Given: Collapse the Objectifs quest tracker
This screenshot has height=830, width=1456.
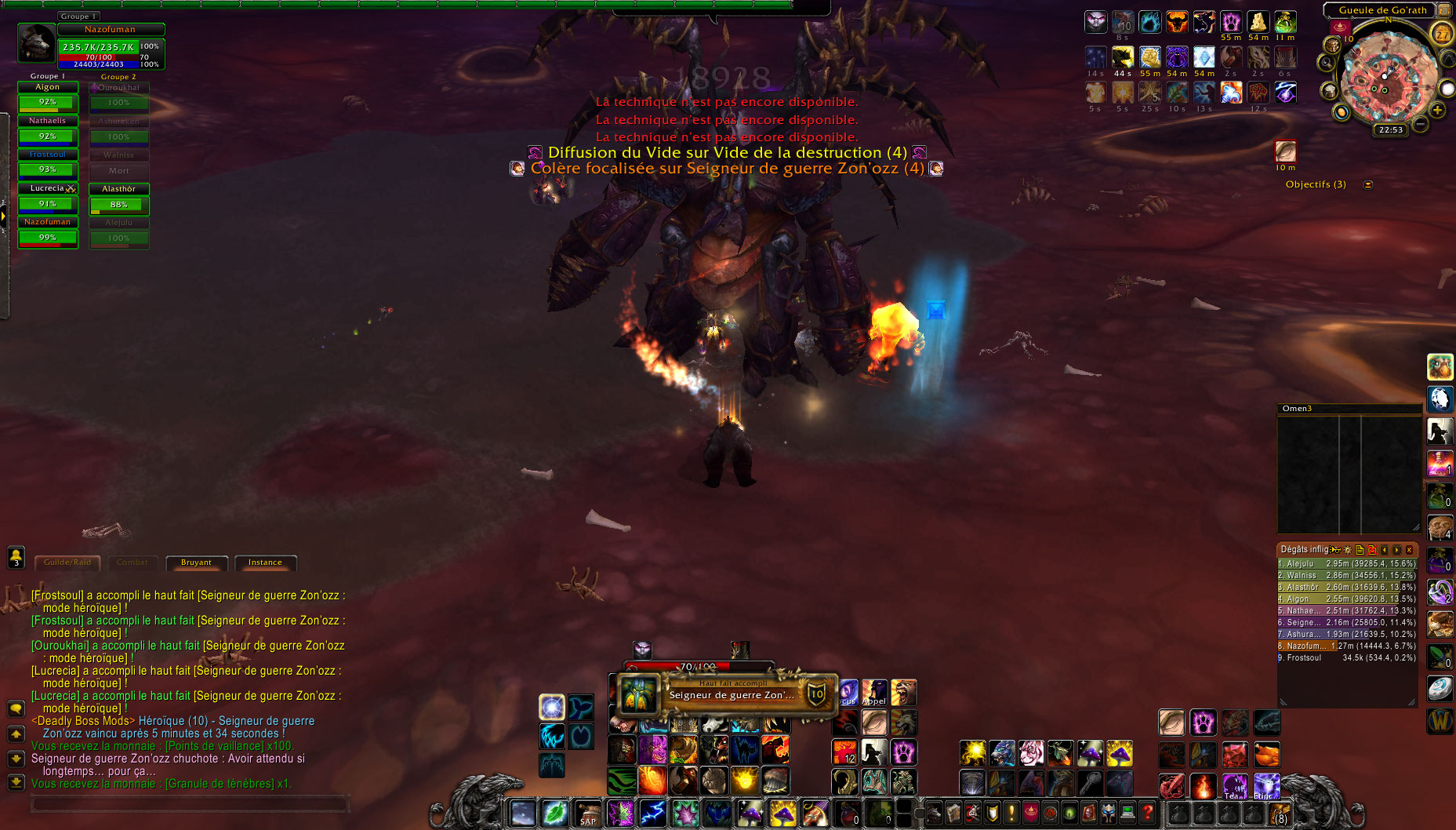Looking at the screenshot, I should (1367, 184).
